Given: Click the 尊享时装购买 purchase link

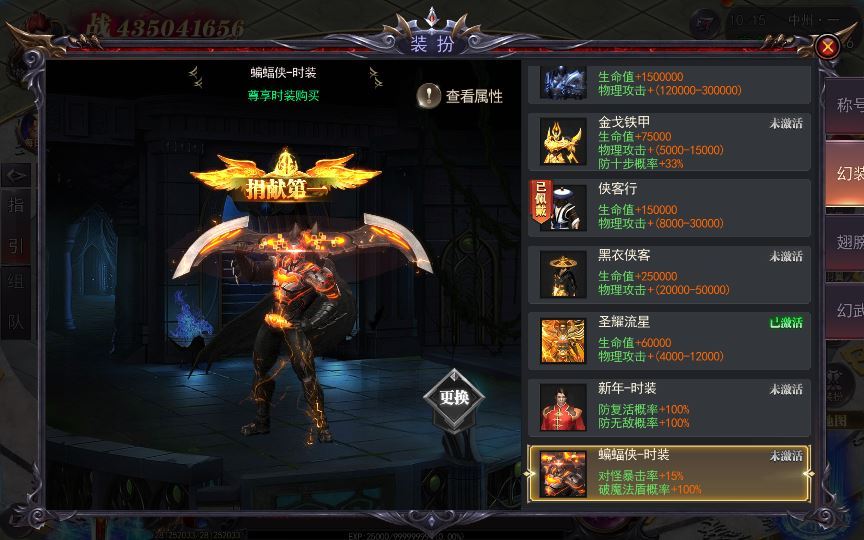Looking at the screenshot, I should tap(283, 96).
